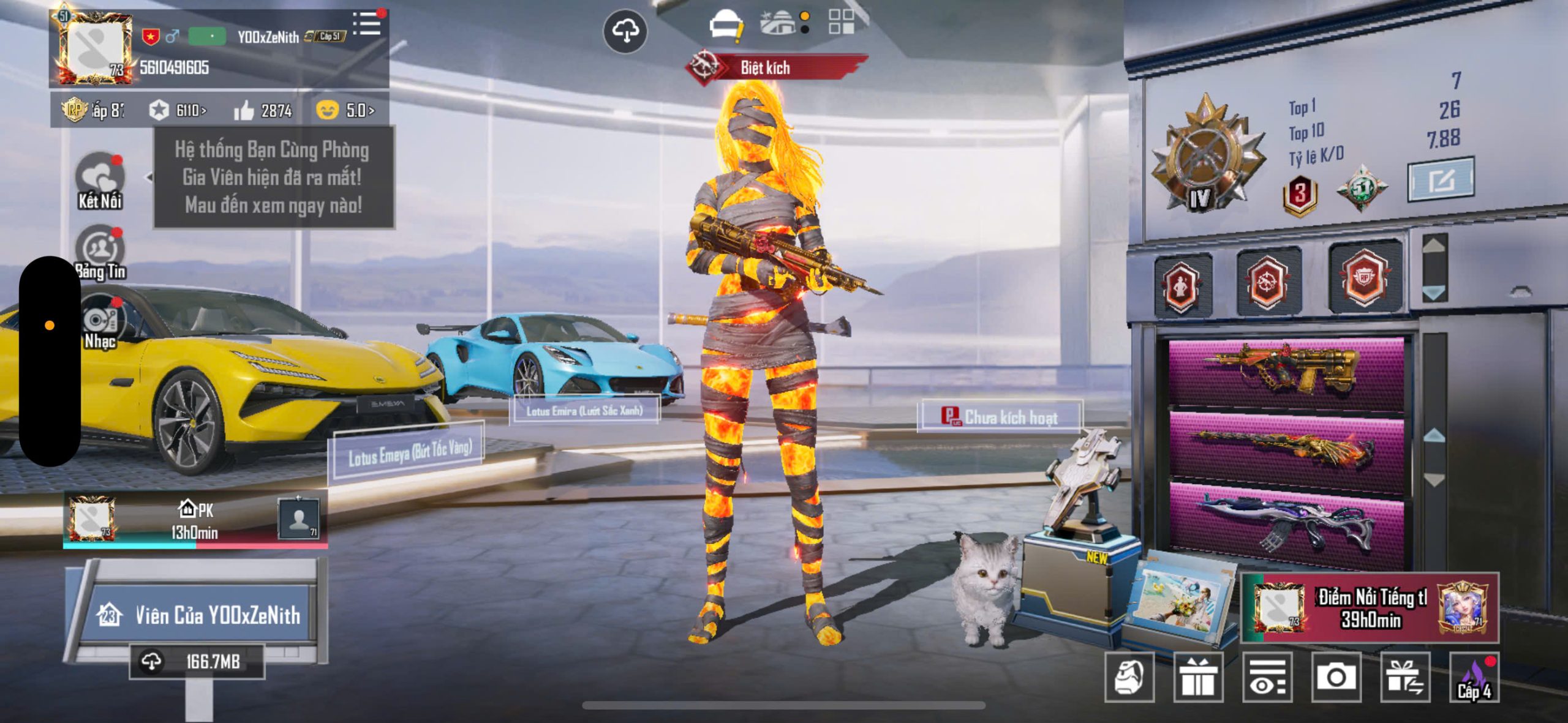Open the gift box icon in bottom toolbar
Screen dimensions: 1568x723
[1198, 677]
